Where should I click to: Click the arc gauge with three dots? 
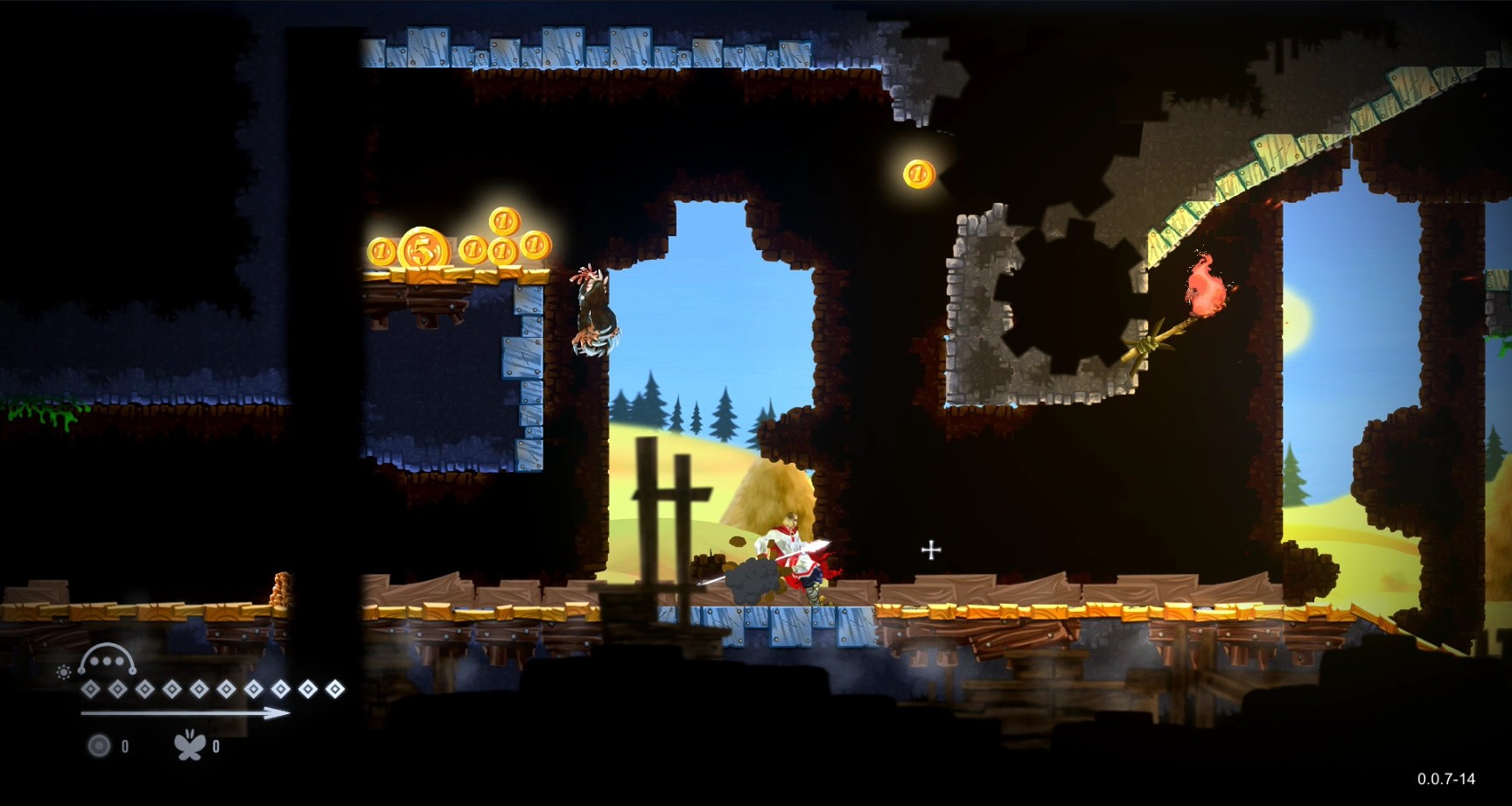pos(107,661)
